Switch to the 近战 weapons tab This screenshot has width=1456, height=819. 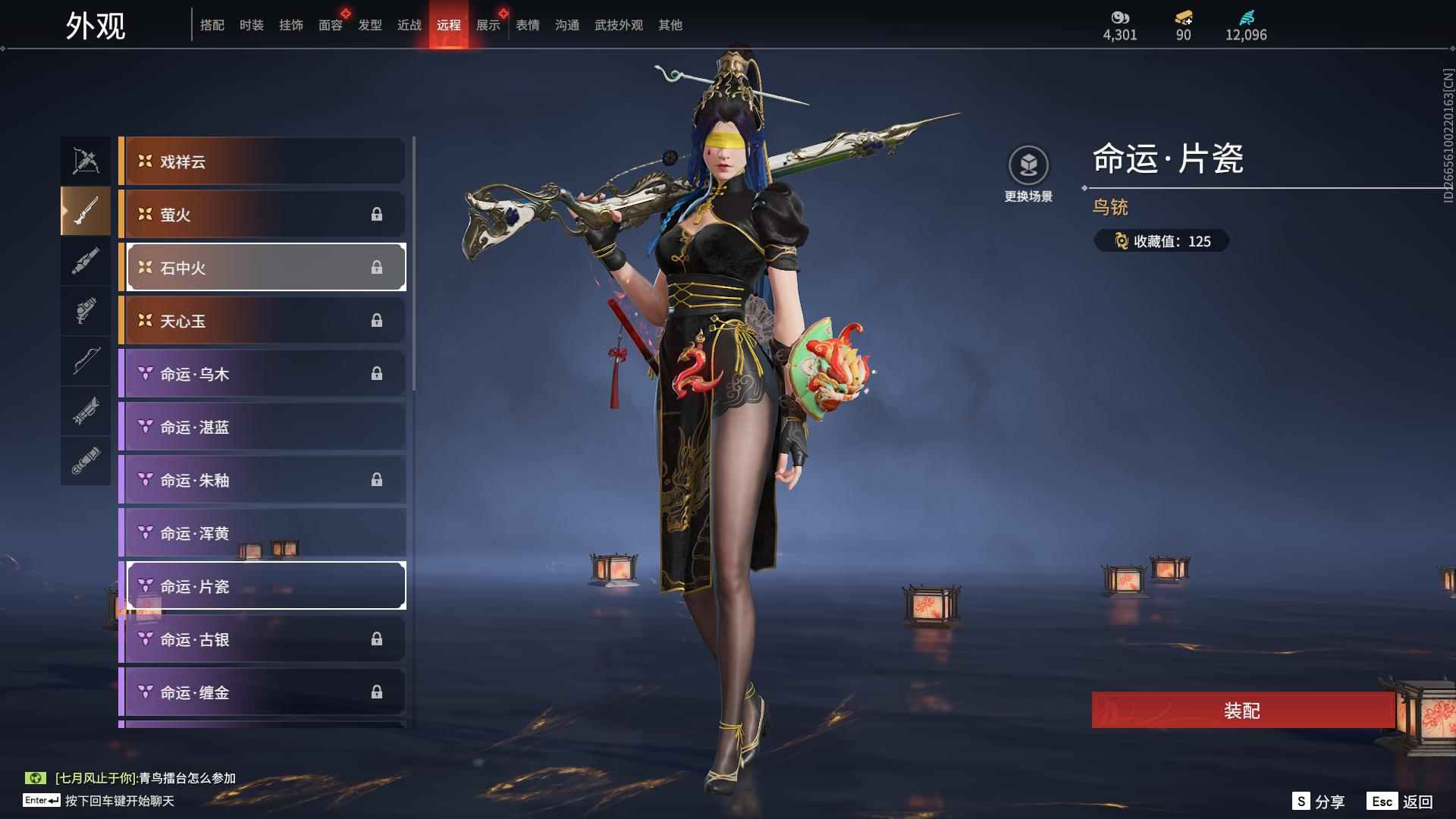[x=409, y=25]
